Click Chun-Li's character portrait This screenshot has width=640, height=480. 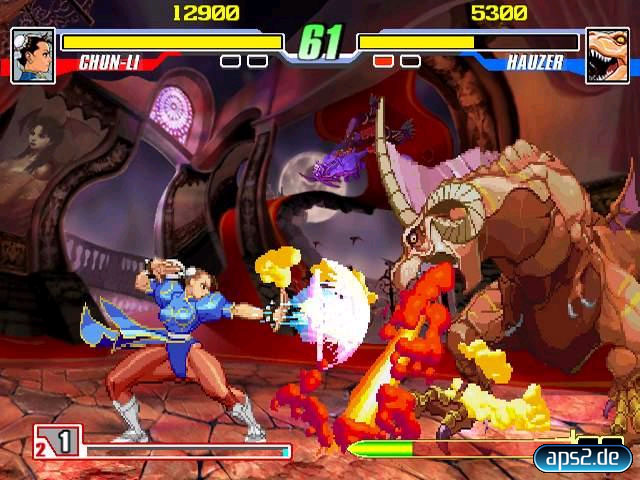(32, 48)
